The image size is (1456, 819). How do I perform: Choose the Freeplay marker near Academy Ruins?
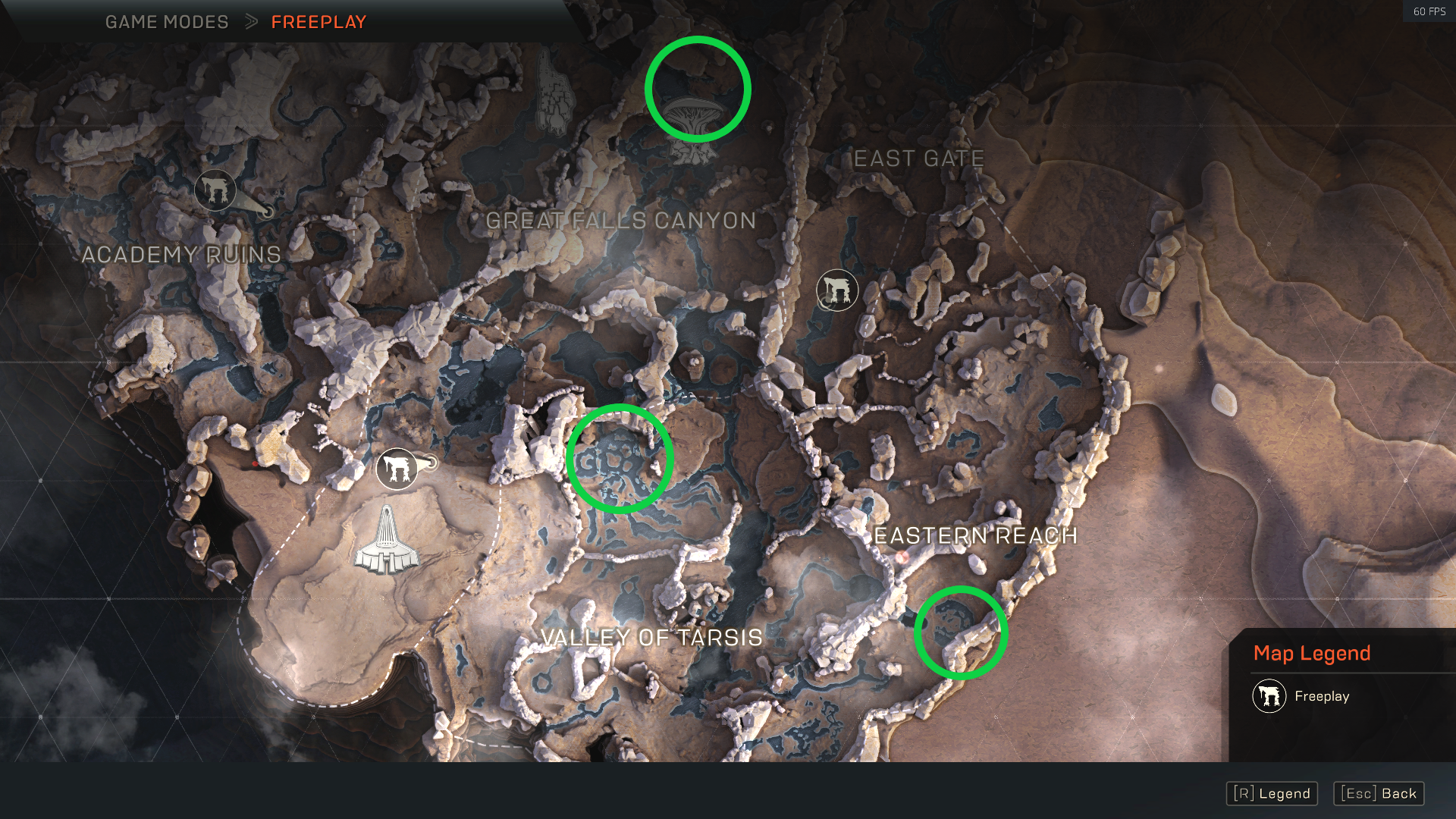215,190
